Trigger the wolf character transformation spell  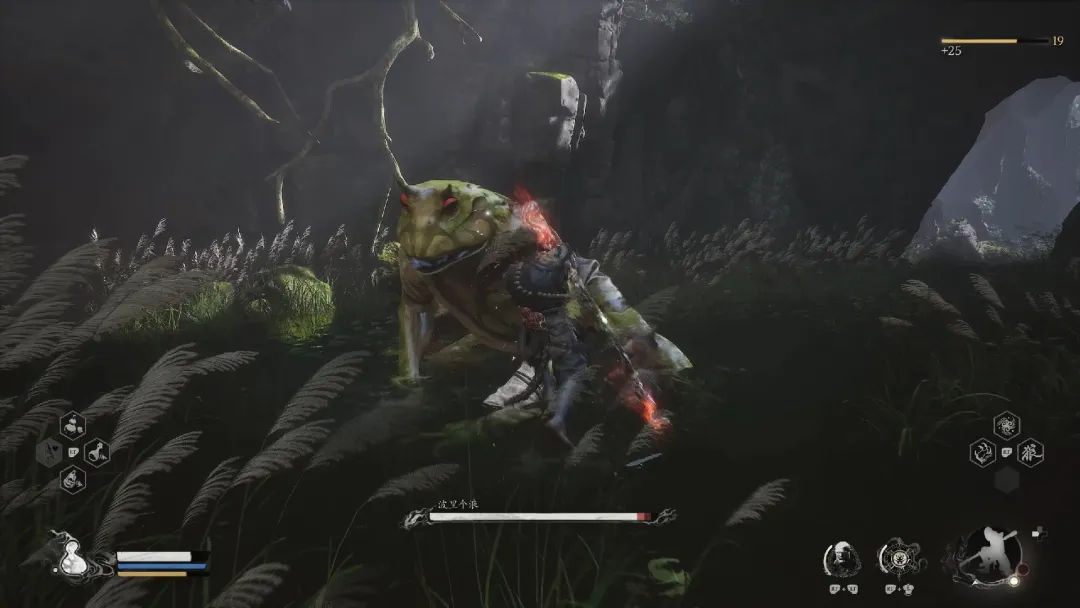1030,452
